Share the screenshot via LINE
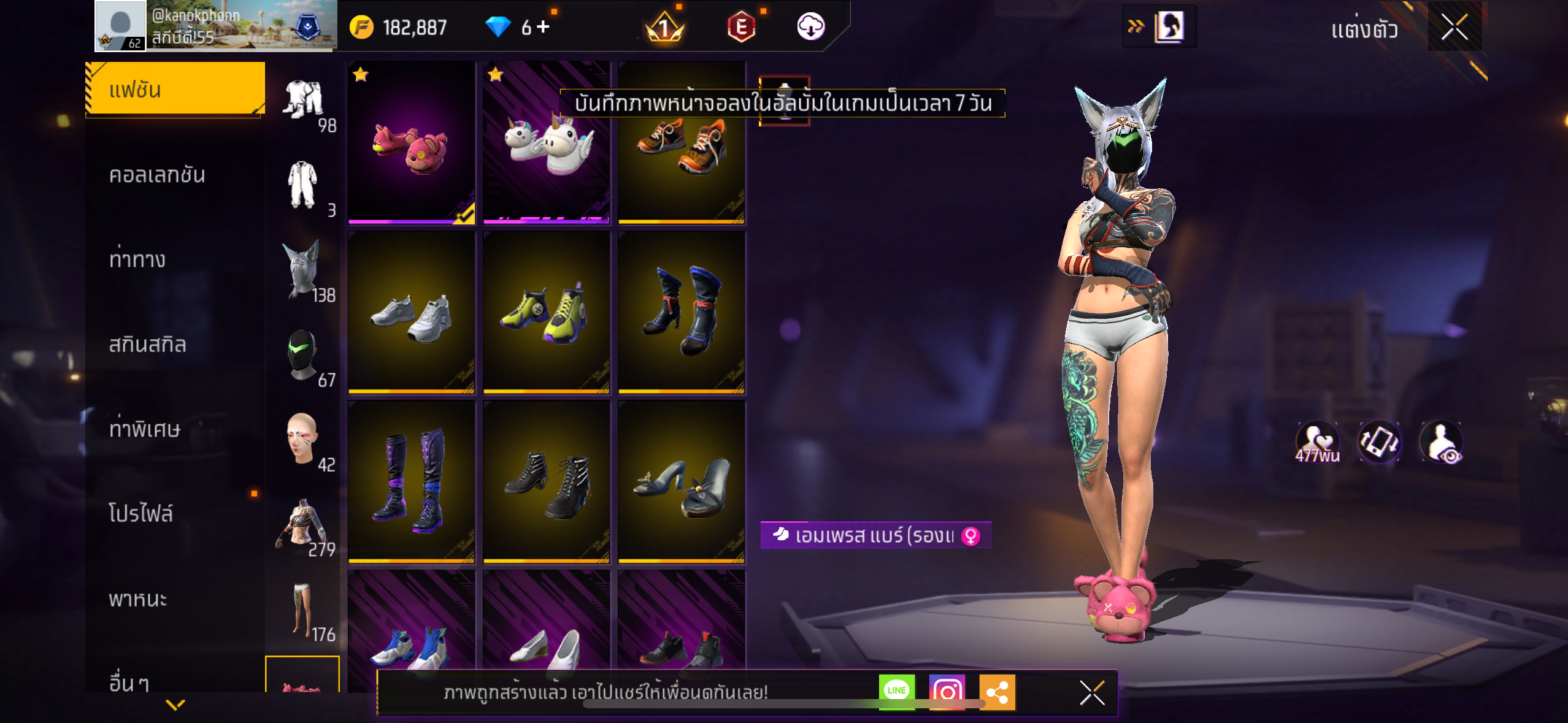The image size is (1568, 723). [896, 691]
